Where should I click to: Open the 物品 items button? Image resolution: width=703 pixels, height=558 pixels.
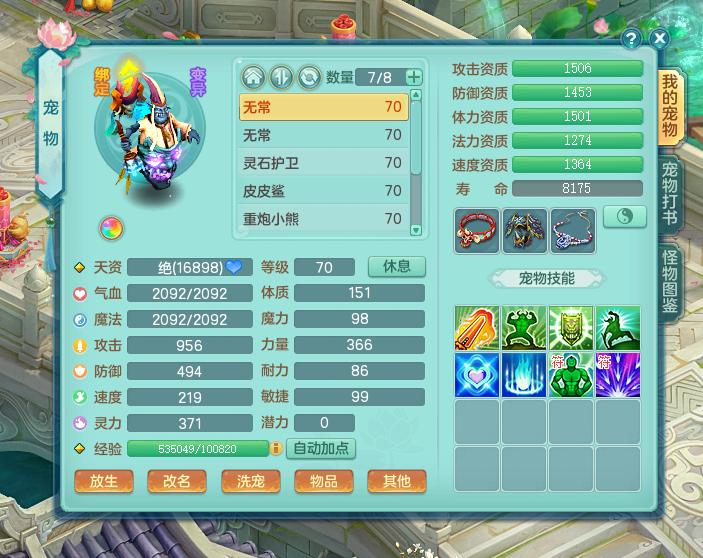coord(323,481)
